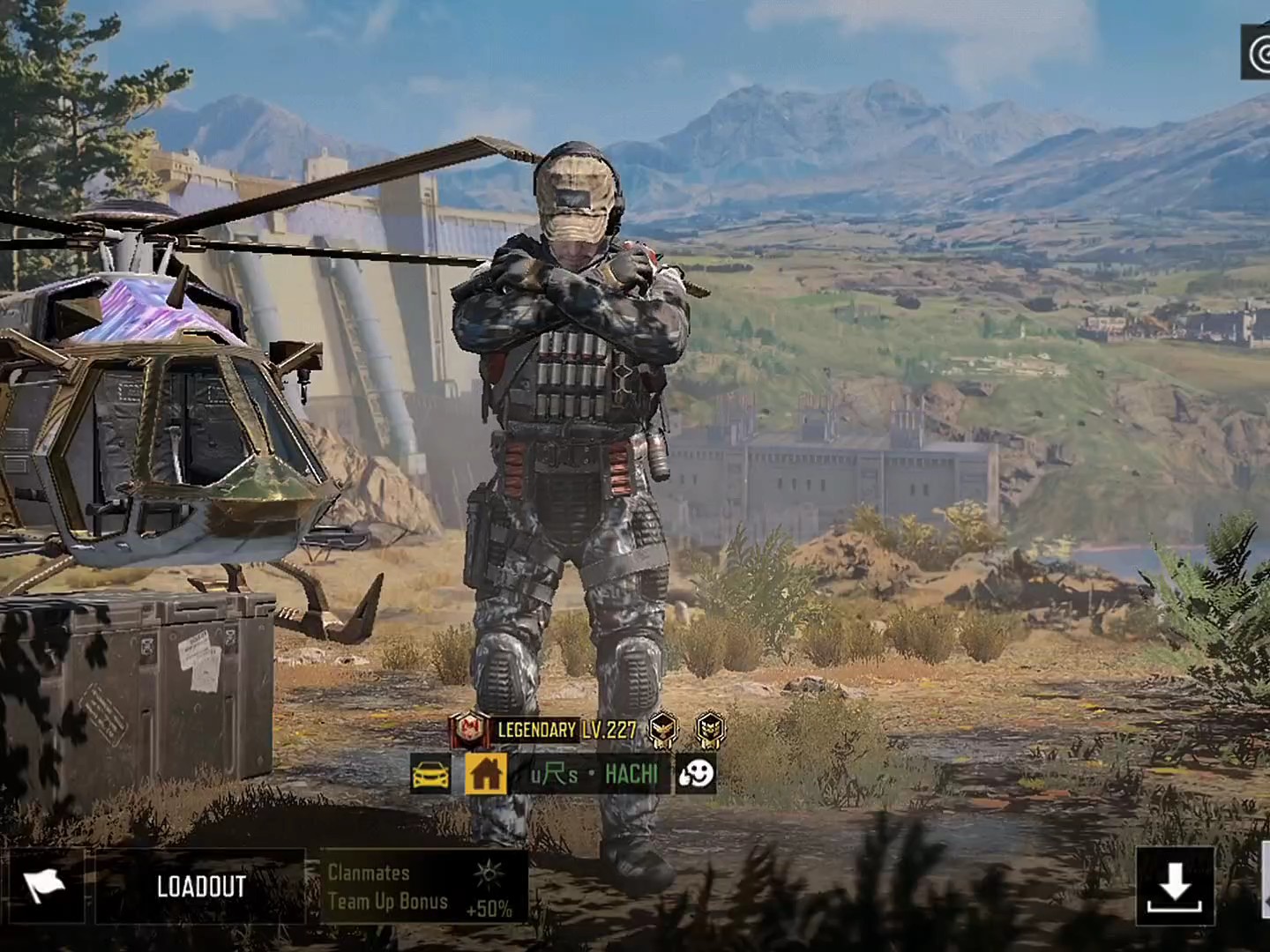Open the LOADOUT menu
1270x952 pixels.
200,886
